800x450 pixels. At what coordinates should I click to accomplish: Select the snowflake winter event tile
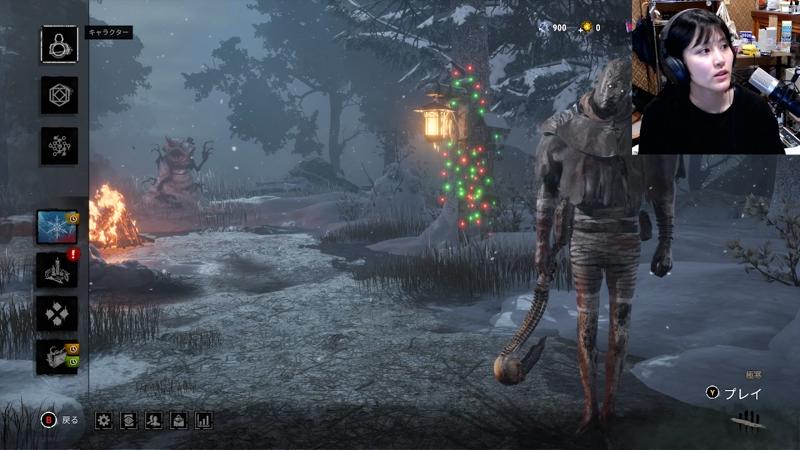coord(57,227)
